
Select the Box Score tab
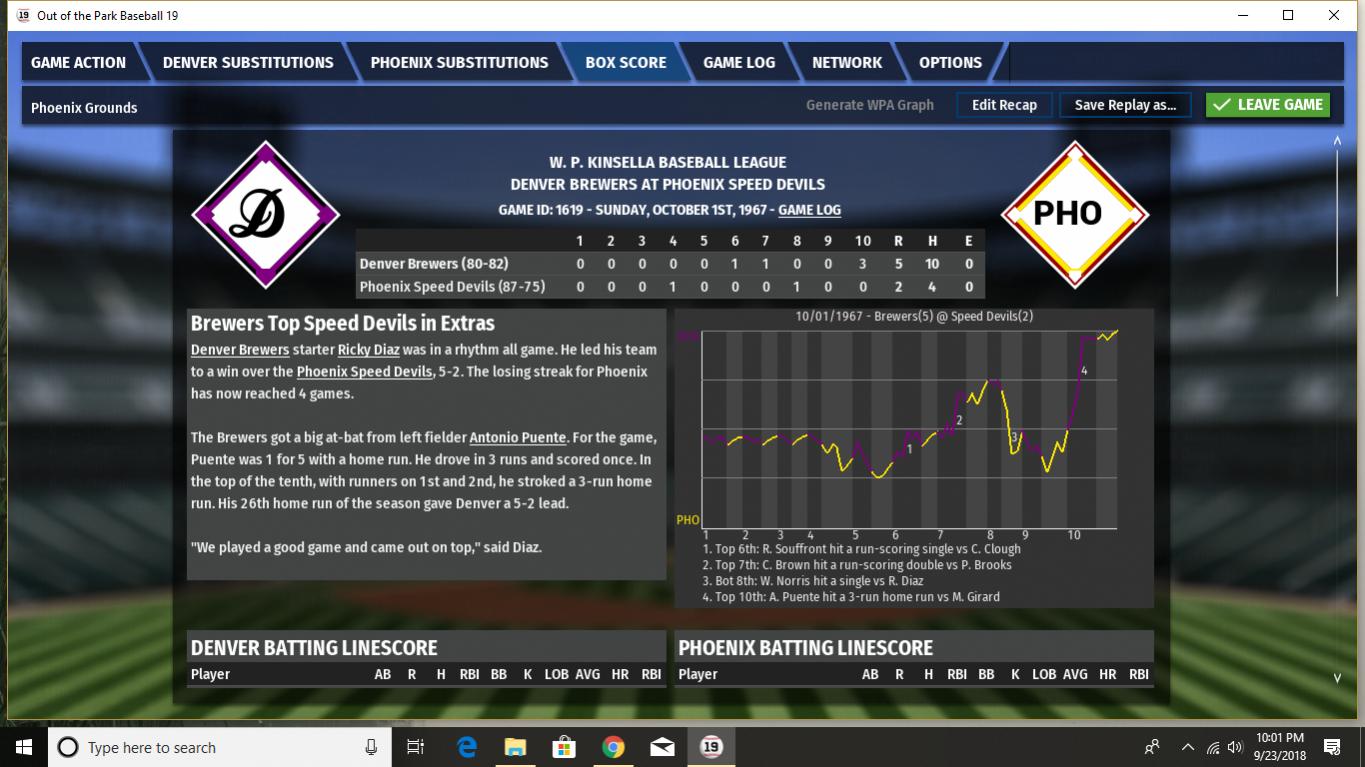pyautogui.click(x=626, y=62)
